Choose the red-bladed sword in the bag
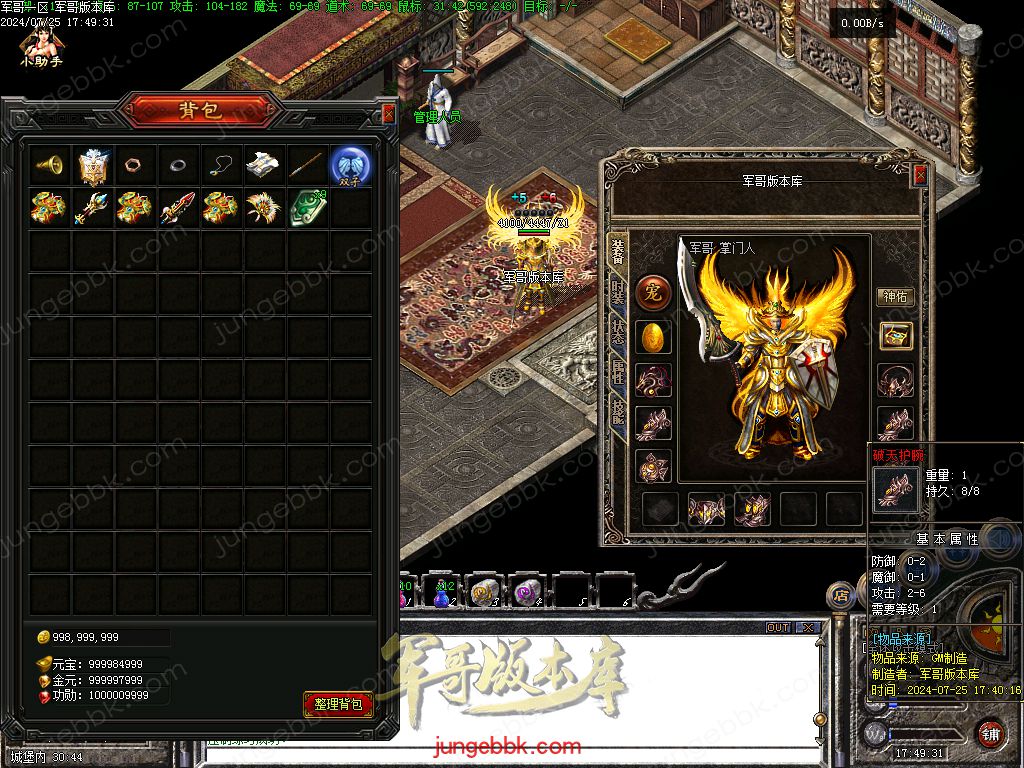This screenshot has width=1024, height=768. tap(177, 208)
